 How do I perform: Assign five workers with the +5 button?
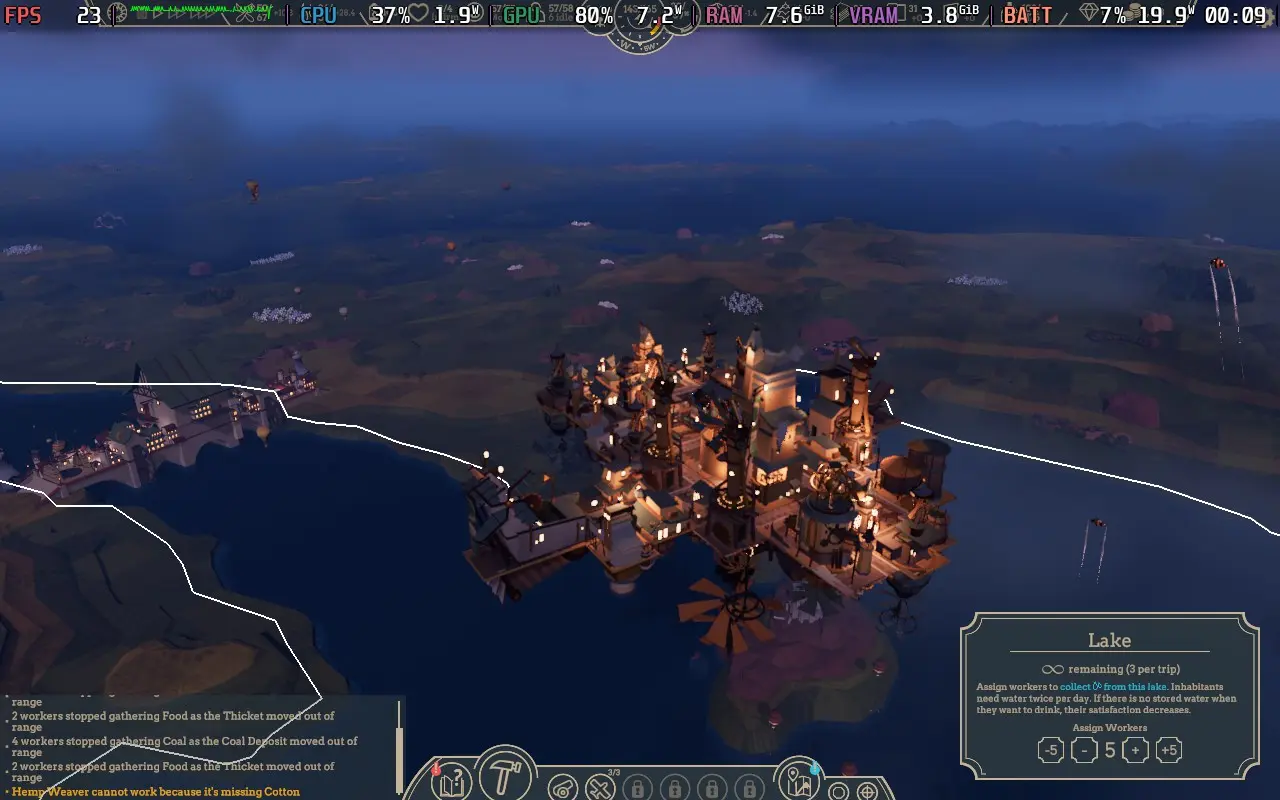point(1170,749)
